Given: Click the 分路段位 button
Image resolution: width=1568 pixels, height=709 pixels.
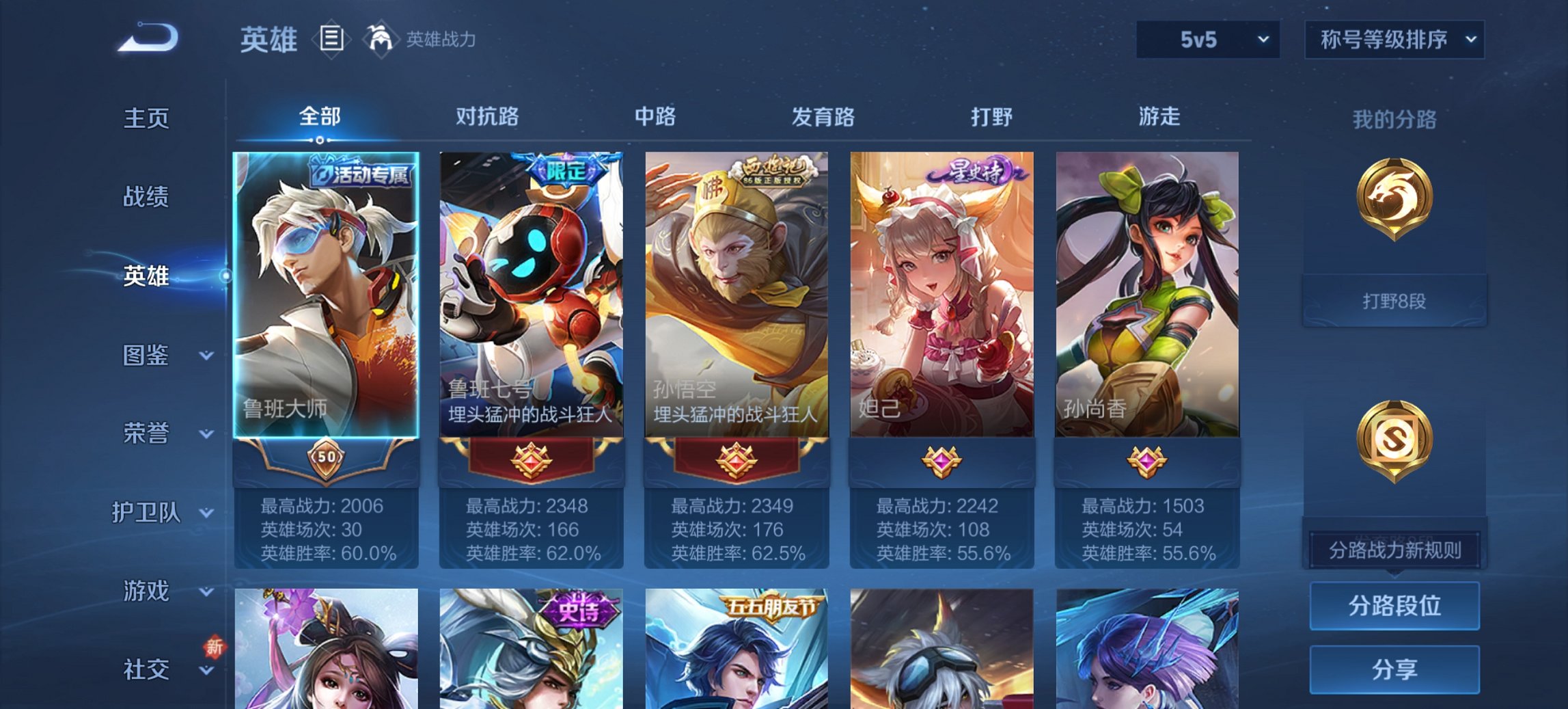Looking at the screenshot, I should [x=1394, y=606].
